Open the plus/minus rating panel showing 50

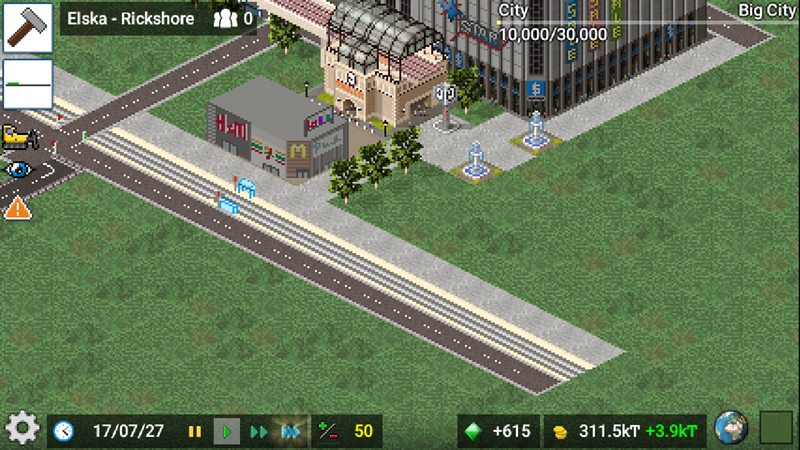point(346,431)
